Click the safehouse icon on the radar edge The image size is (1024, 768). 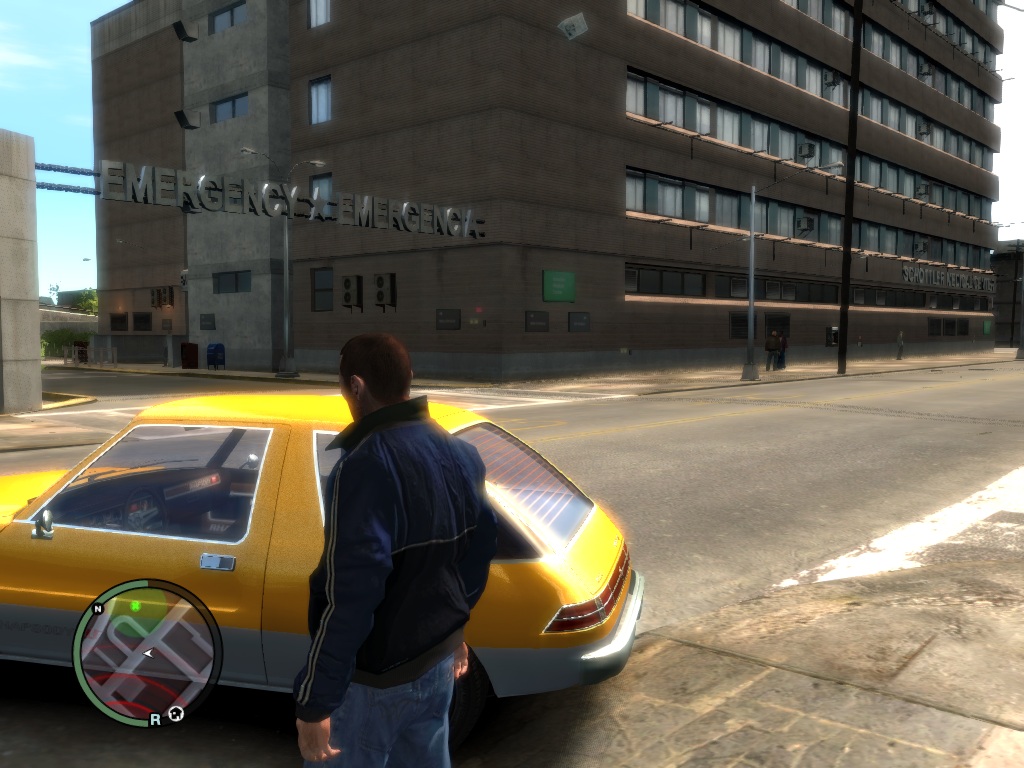[176, 713]
